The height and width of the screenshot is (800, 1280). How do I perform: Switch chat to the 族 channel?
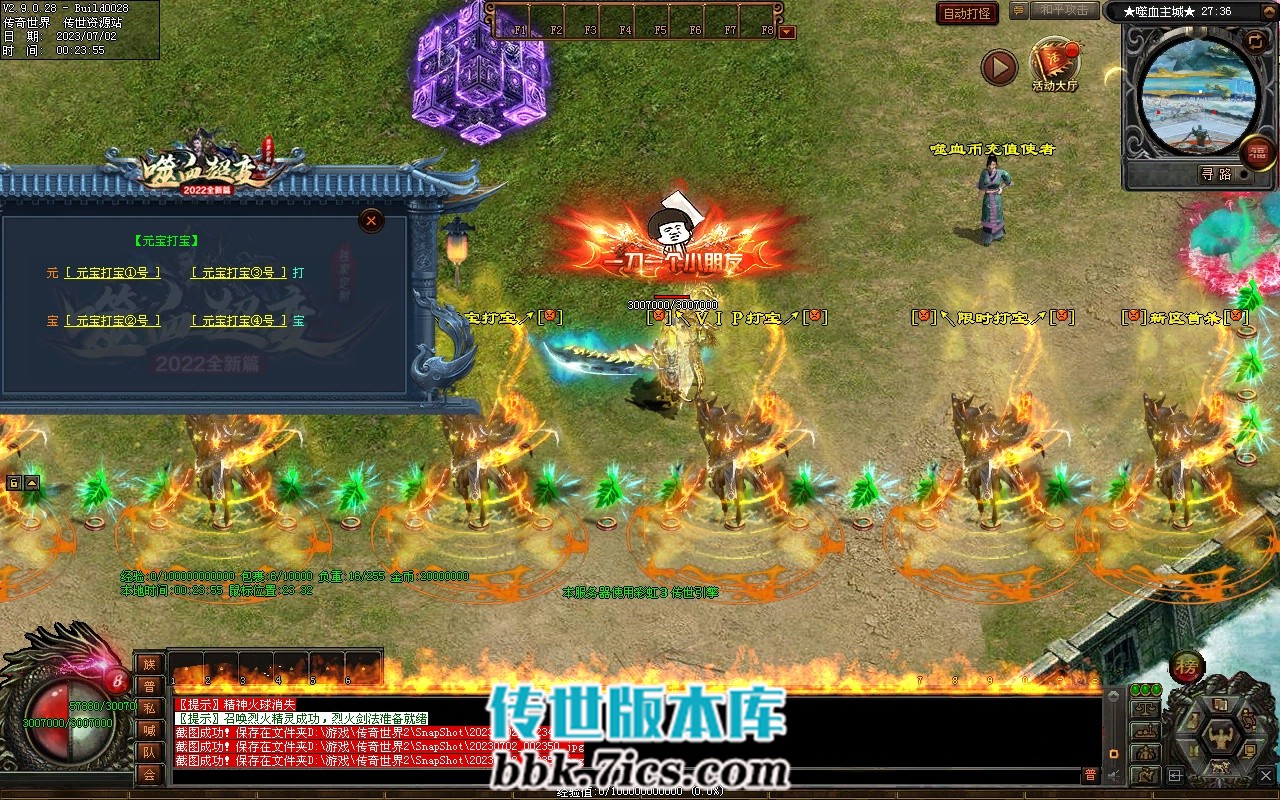coord(148,664)
